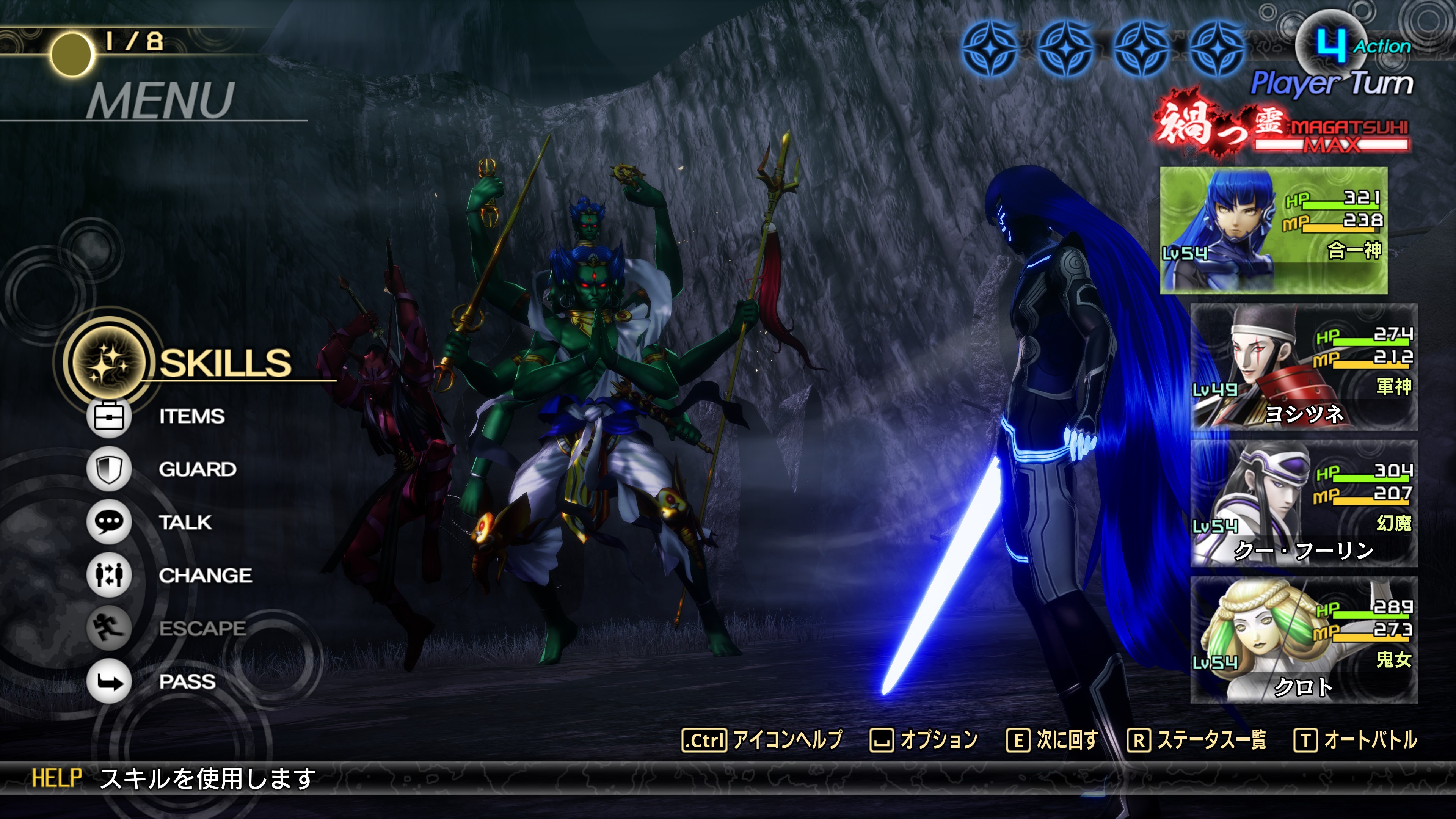This screenshot has width=1456, height=819.
Task: Choose the GUARD command
Action: [x=197, y=470]
